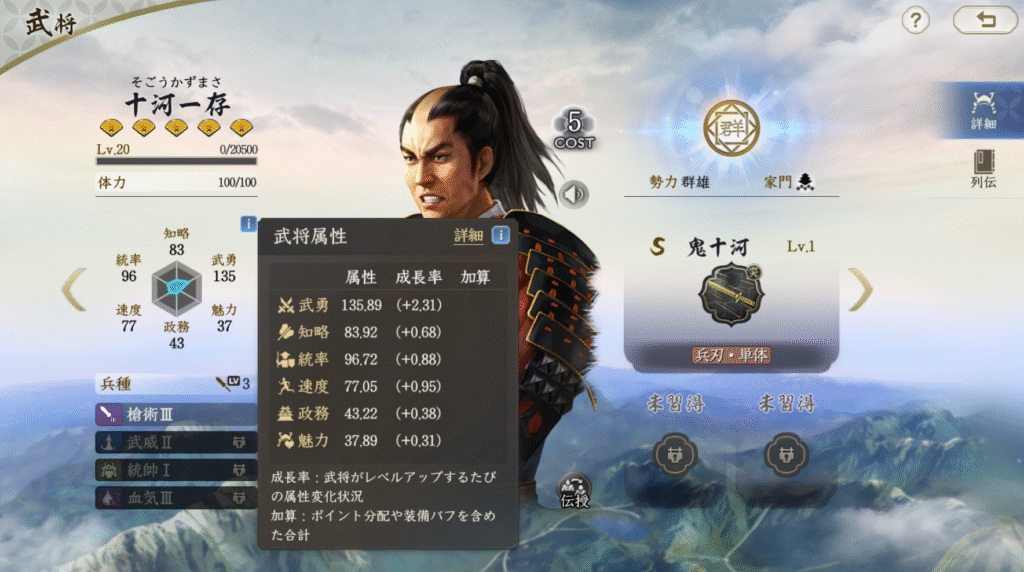Open the question mark help button
This screenshot has height=572, width=1024.
[x=916, y=20]
